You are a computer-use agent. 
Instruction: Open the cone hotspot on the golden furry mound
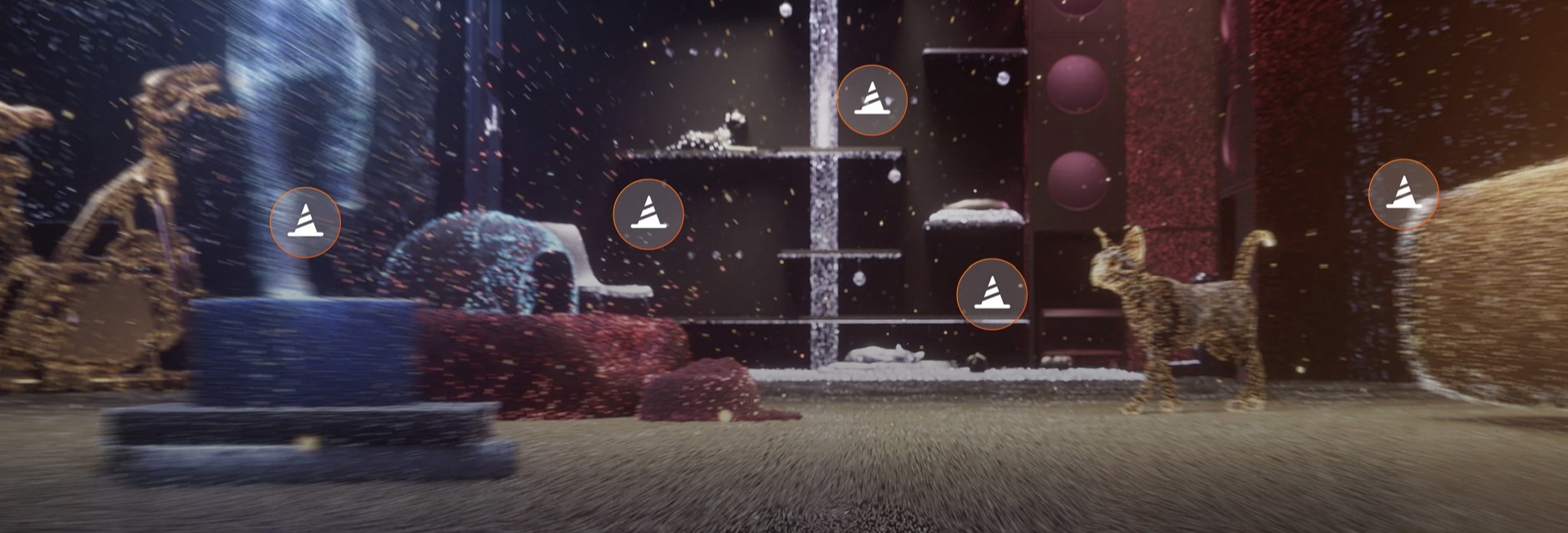1403,195
